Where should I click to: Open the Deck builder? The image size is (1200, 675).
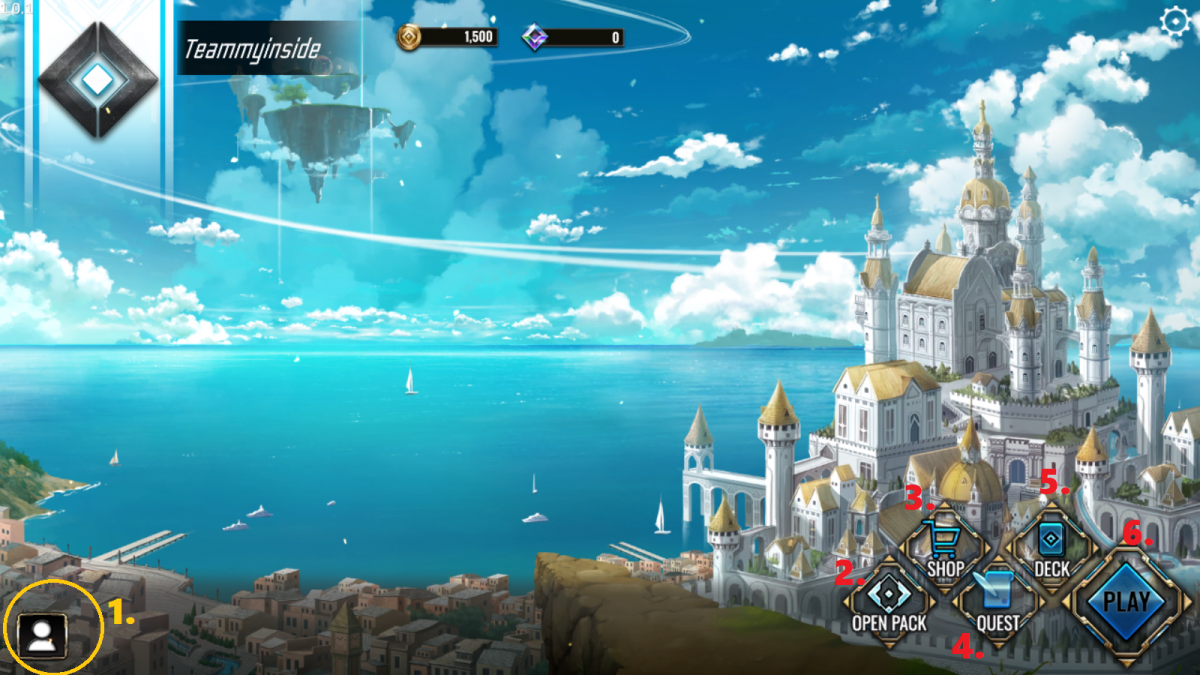click(x=1051, y=549)
